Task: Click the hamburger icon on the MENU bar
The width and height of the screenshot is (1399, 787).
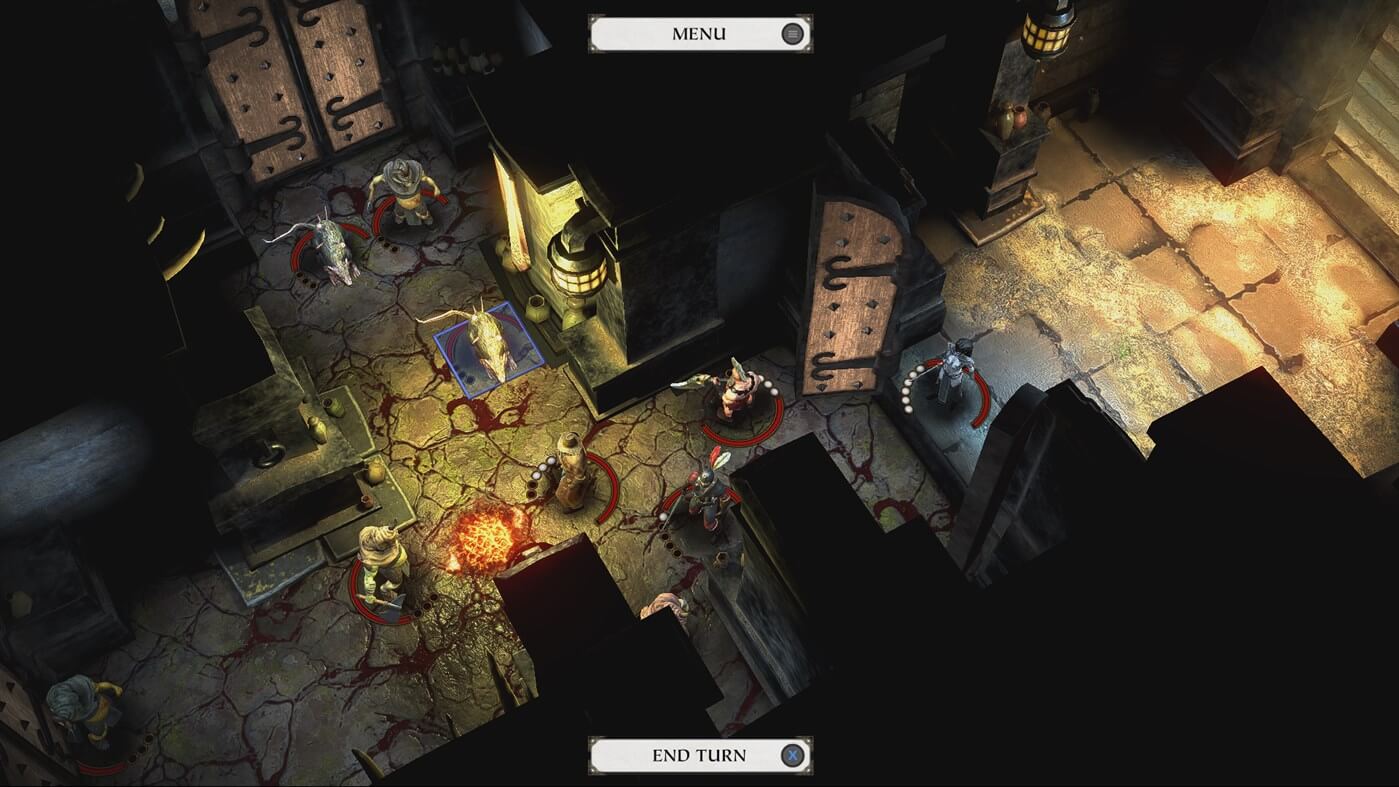Action: 791,33
